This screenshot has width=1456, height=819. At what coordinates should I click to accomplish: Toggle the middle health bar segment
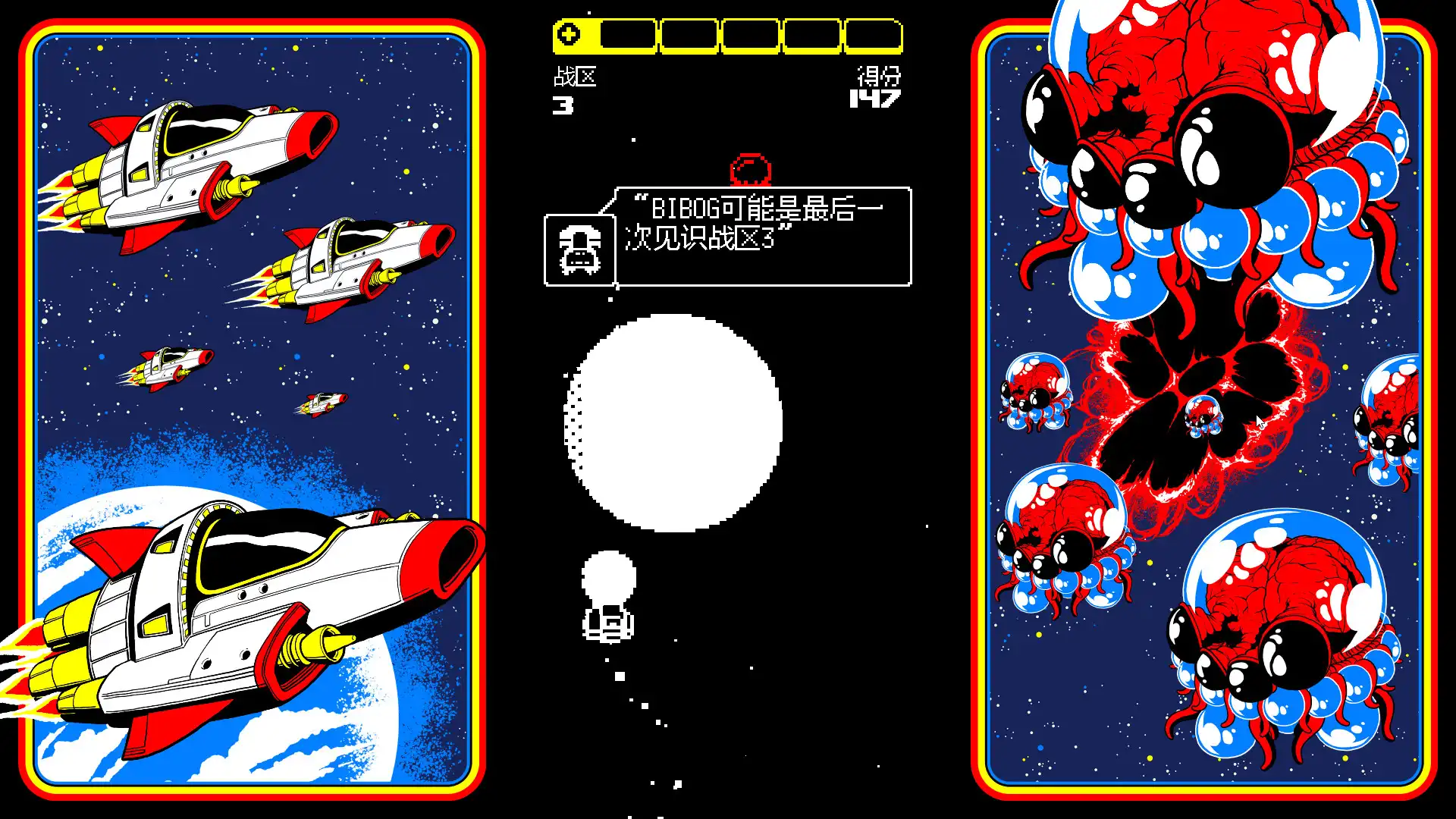(751, 35)
